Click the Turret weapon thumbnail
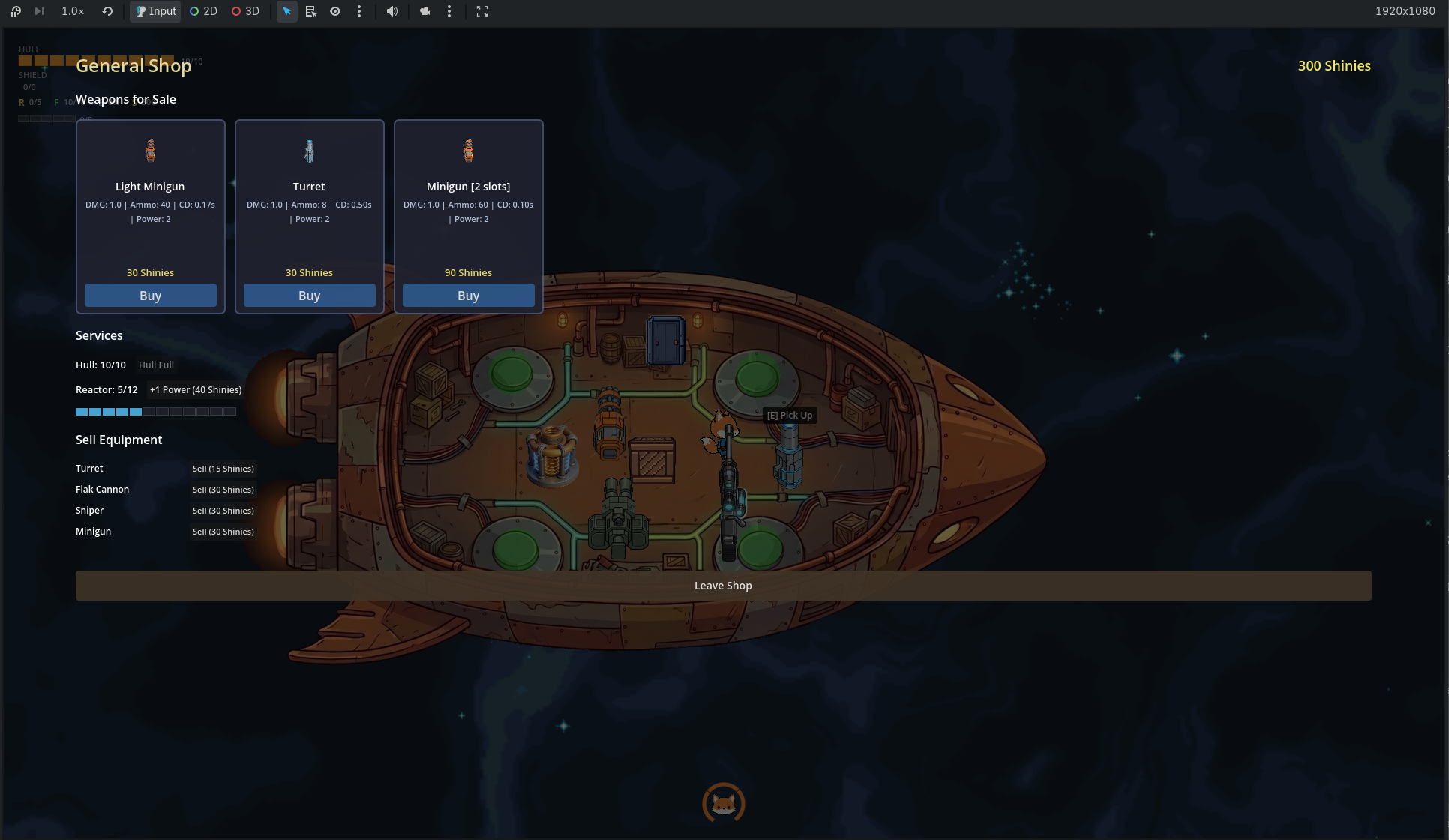 [x=309, y=150]
